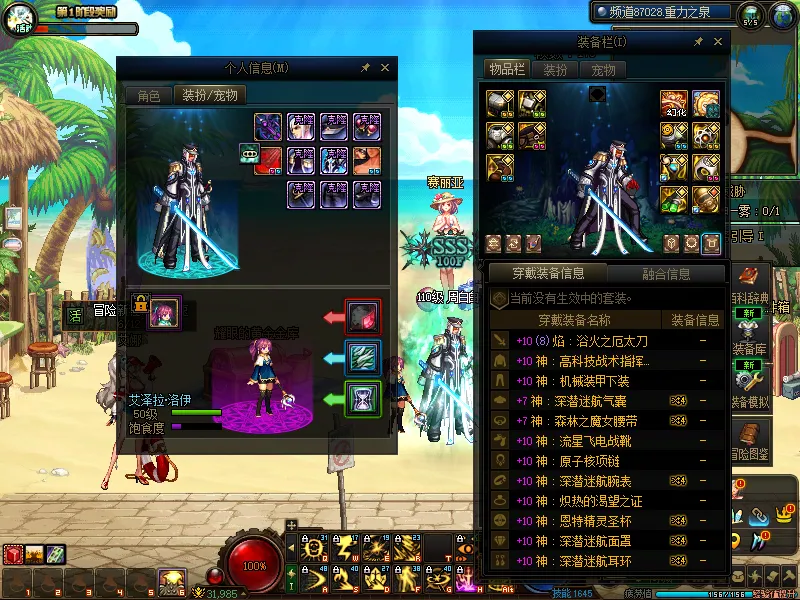Screen dimensions: 800x600
Task: Switch to the 角色 tab
Action: [x=148, y=95]
